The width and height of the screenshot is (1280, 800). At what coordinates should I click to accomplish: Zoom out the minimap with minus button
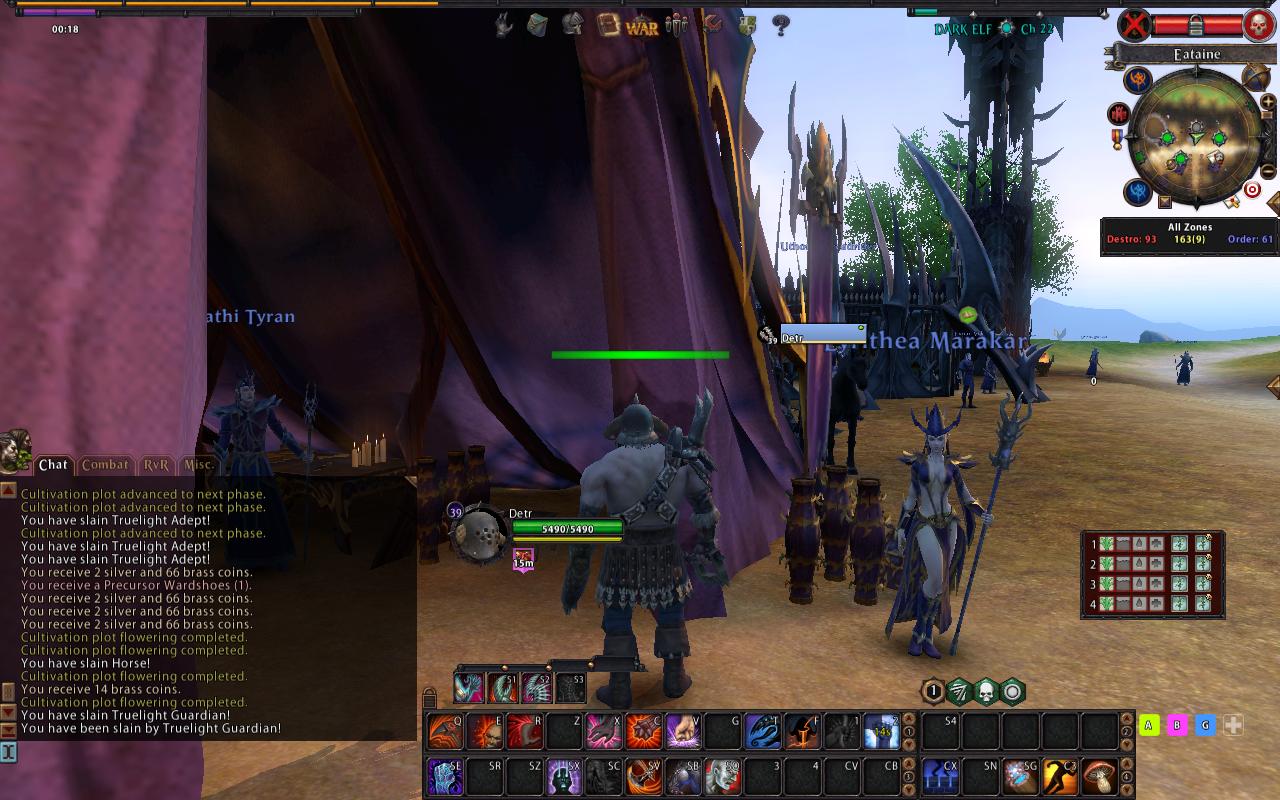(1269, 171)
